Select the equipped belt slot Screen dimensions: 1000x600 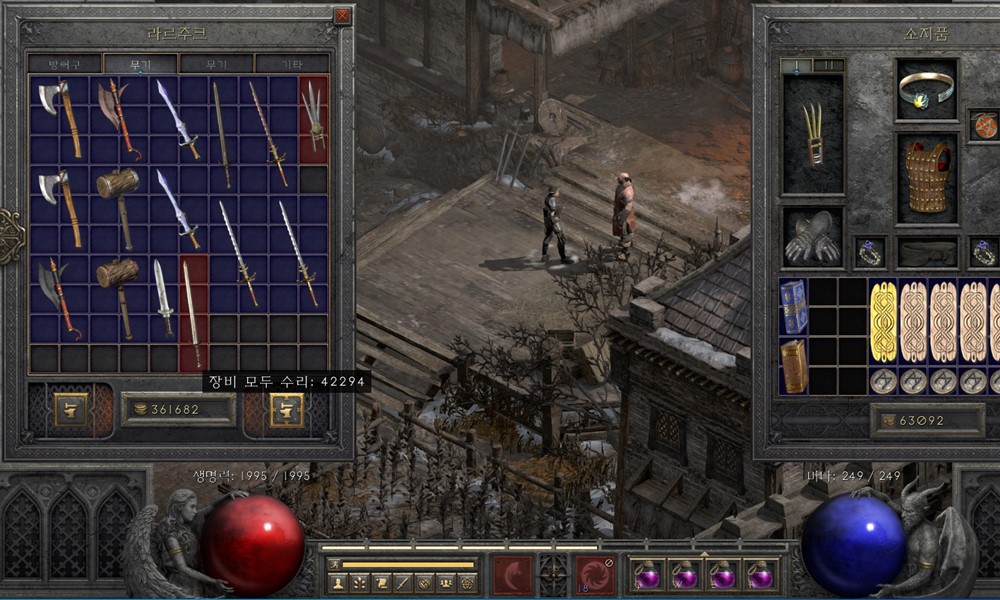927,252
